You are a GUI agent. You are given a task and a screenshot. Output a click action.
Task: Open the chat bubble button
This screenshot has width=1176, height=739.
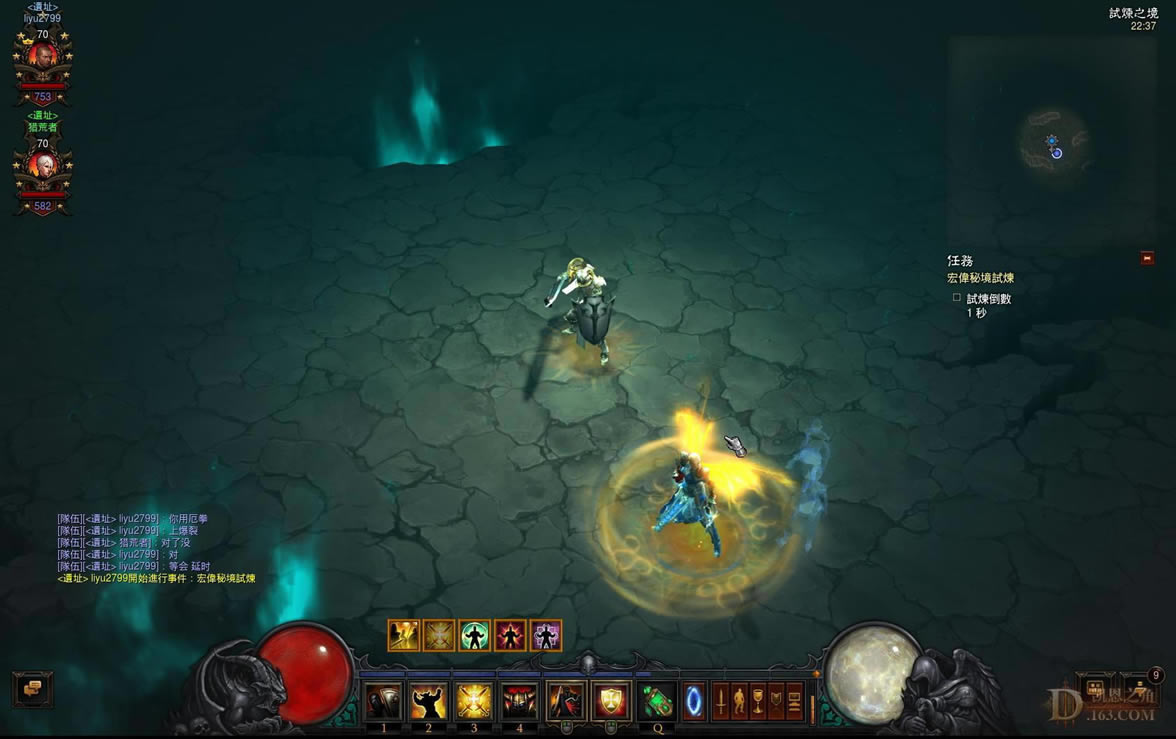[x=33, y=688]
